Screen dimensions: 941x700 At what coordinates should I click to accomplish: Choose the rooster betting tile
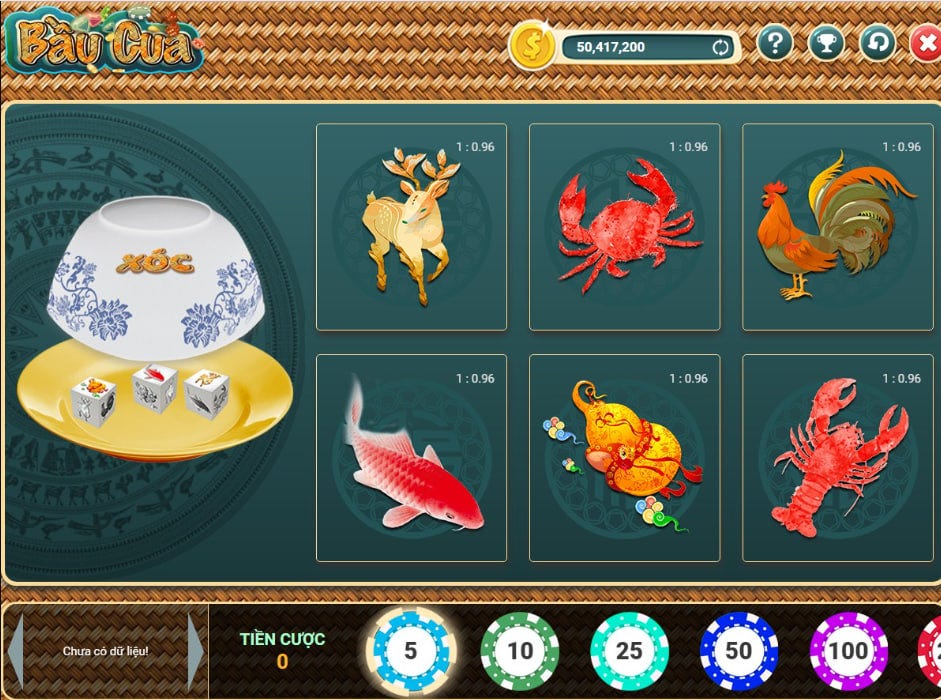(x=837, y=227)
